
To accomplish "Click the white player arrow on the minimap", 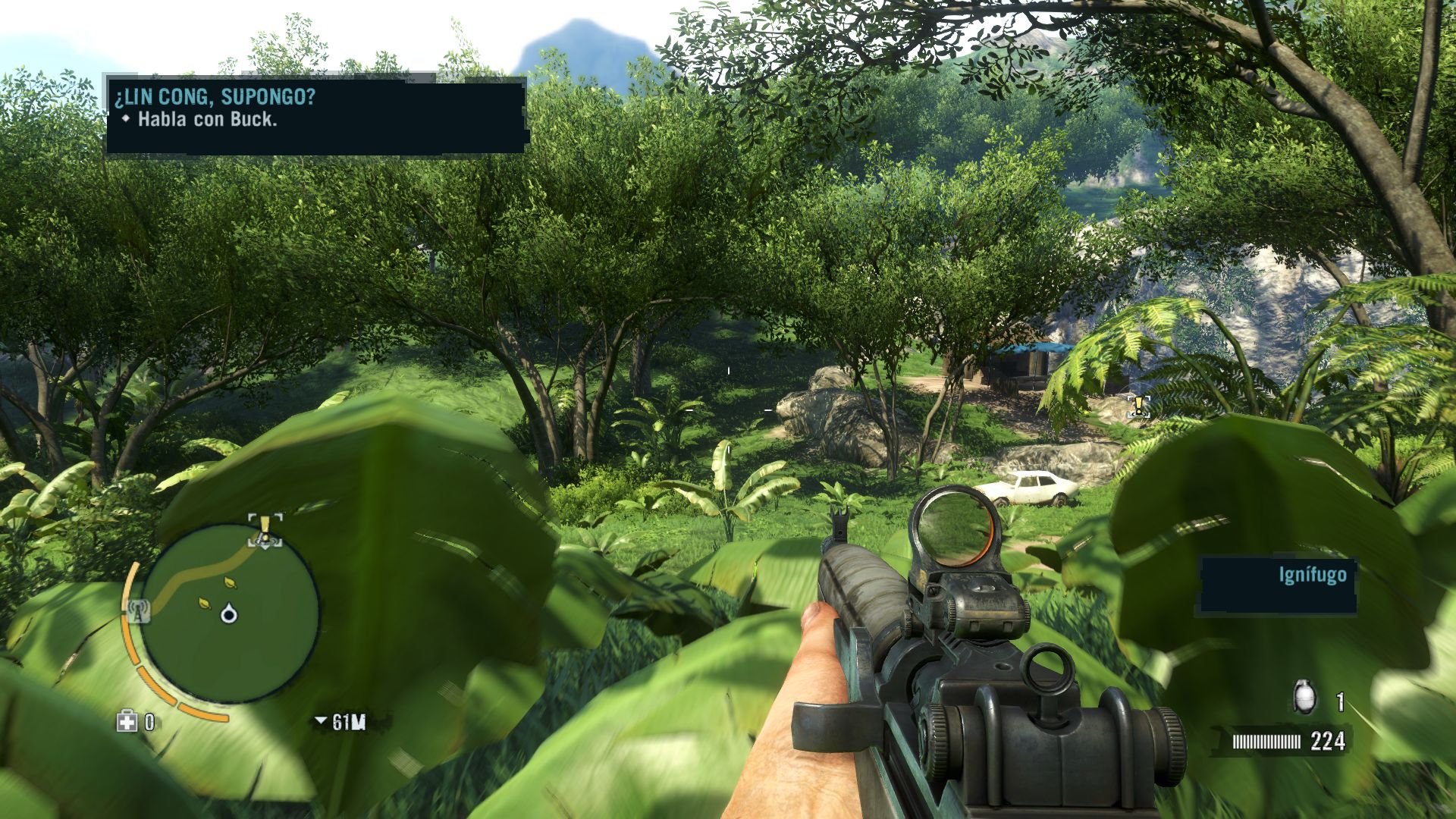I will click(x=228, y=613).
